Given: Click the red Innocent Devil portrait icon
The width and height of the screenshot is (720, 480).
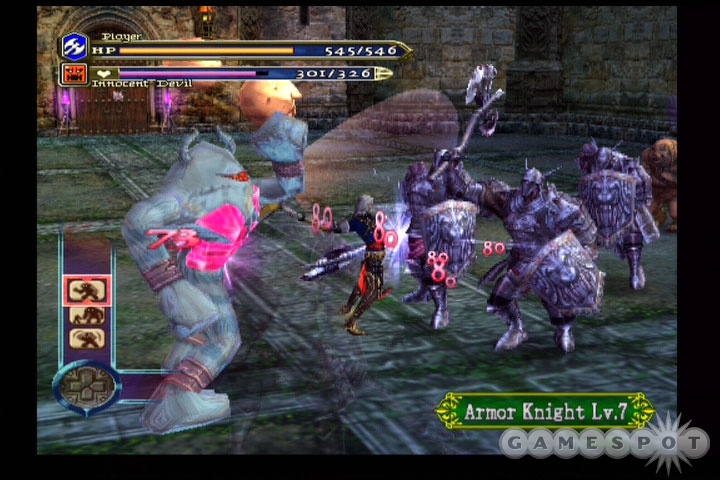Looking at the screenshot, I should [75, 73].
